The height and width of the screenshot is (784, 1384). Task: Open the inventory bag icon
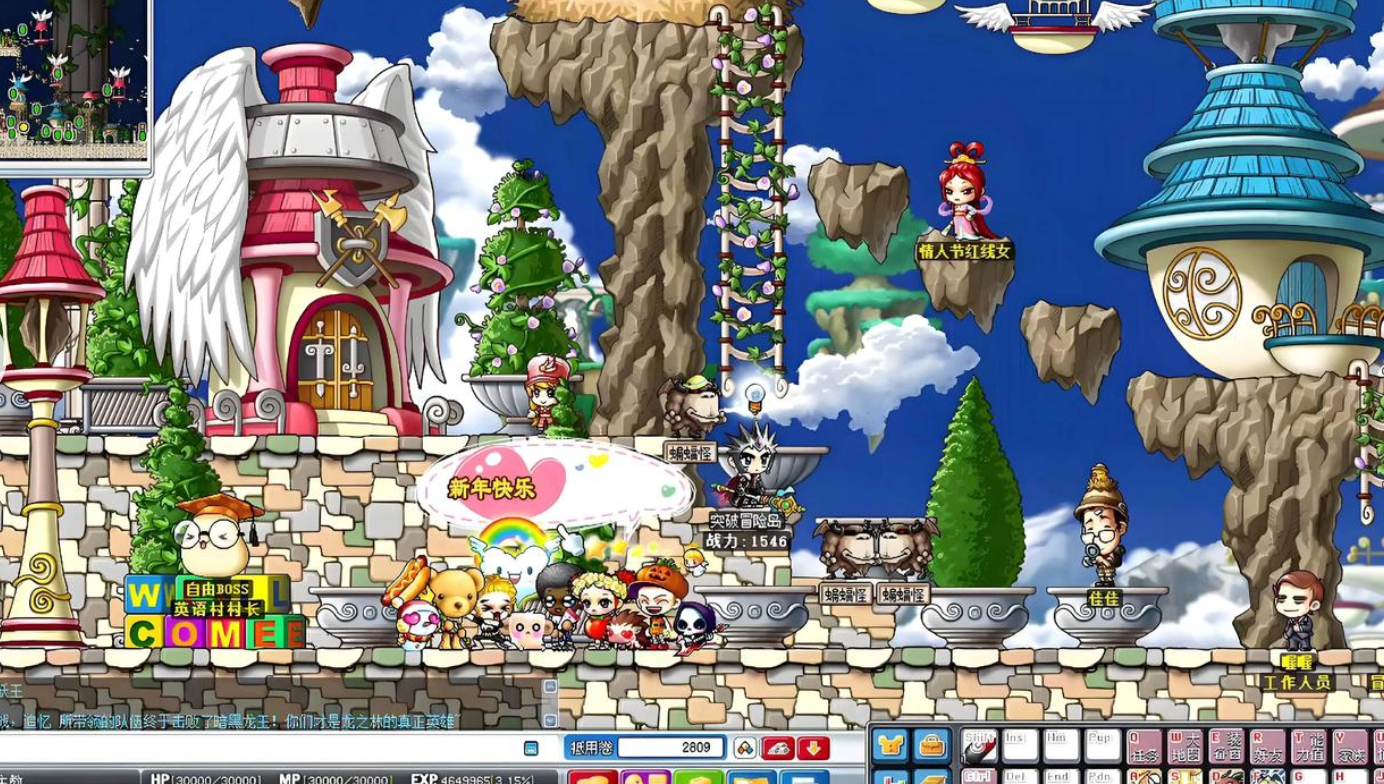coord(932,745)
